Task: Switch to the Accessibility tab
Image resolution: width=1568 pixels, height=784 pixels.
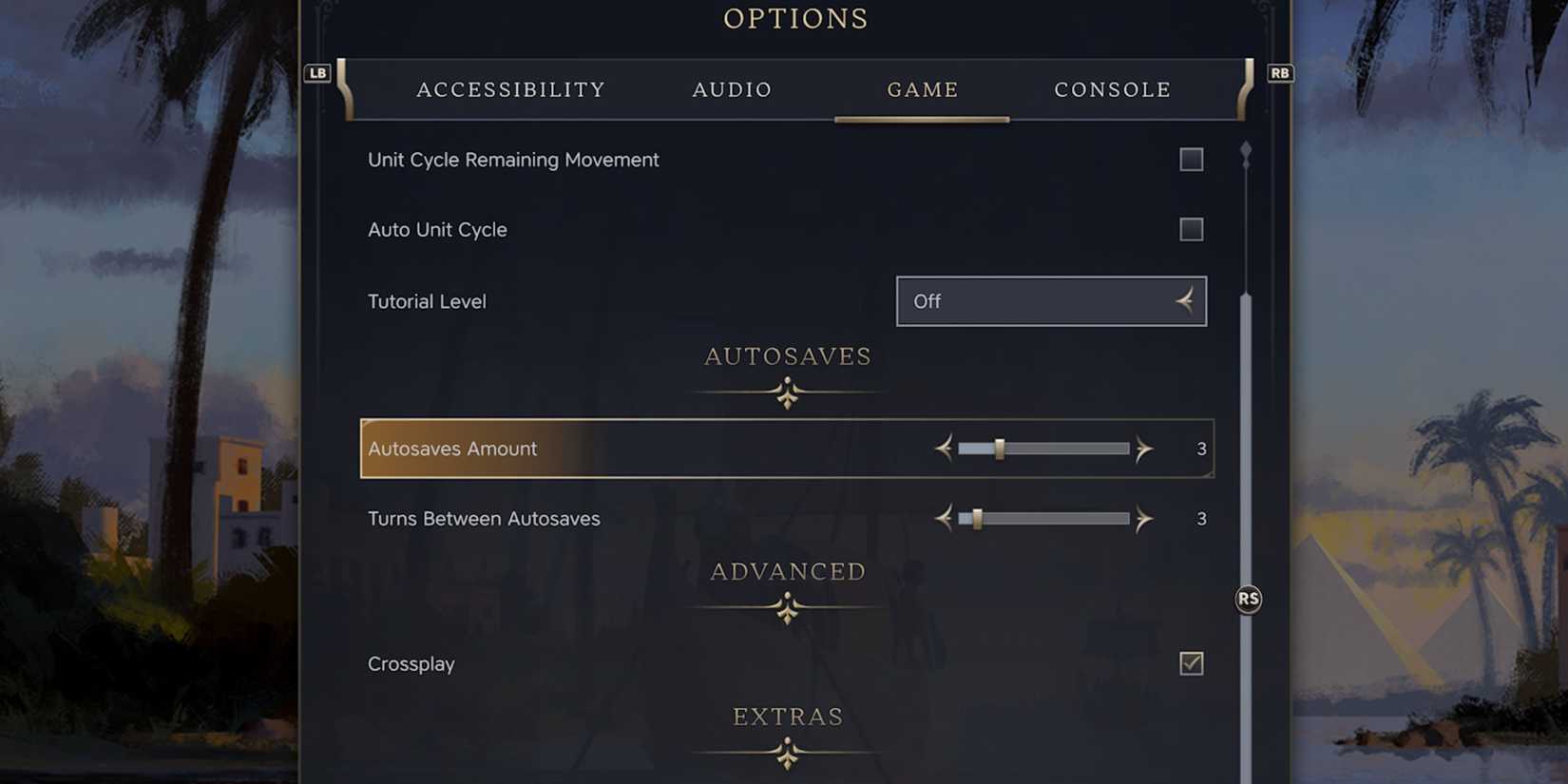Action: tap(510, 89)
